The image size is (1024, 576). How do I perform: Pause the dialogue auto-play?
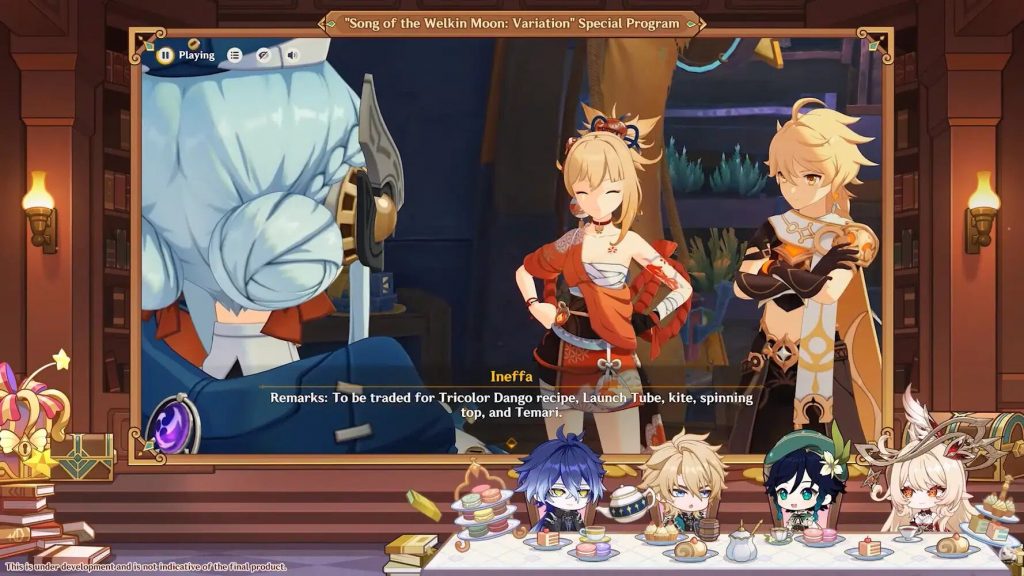[165, 55]
